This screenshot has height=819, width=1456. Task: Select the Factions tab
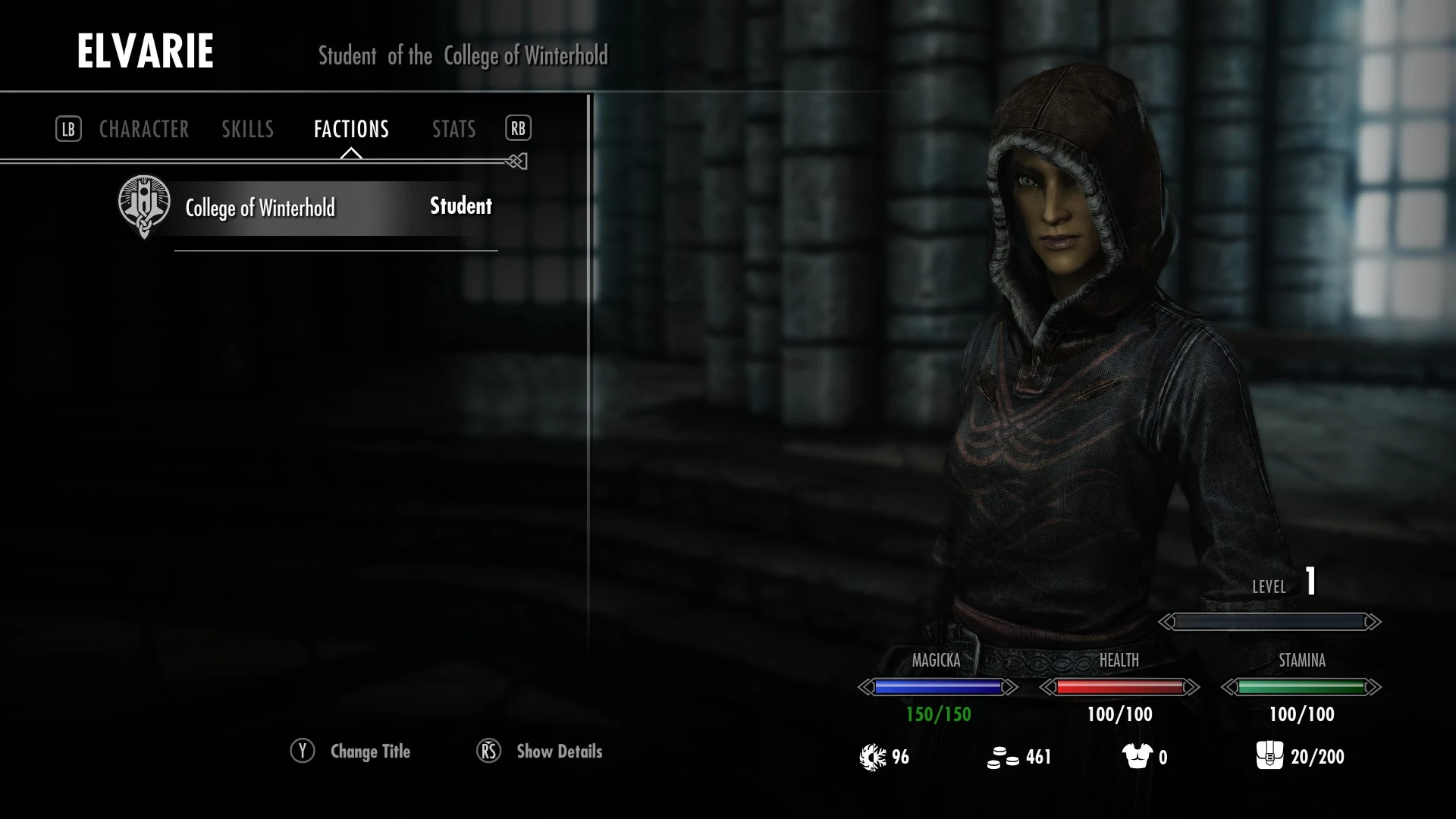pyautogui.click(x=351, y=130)
